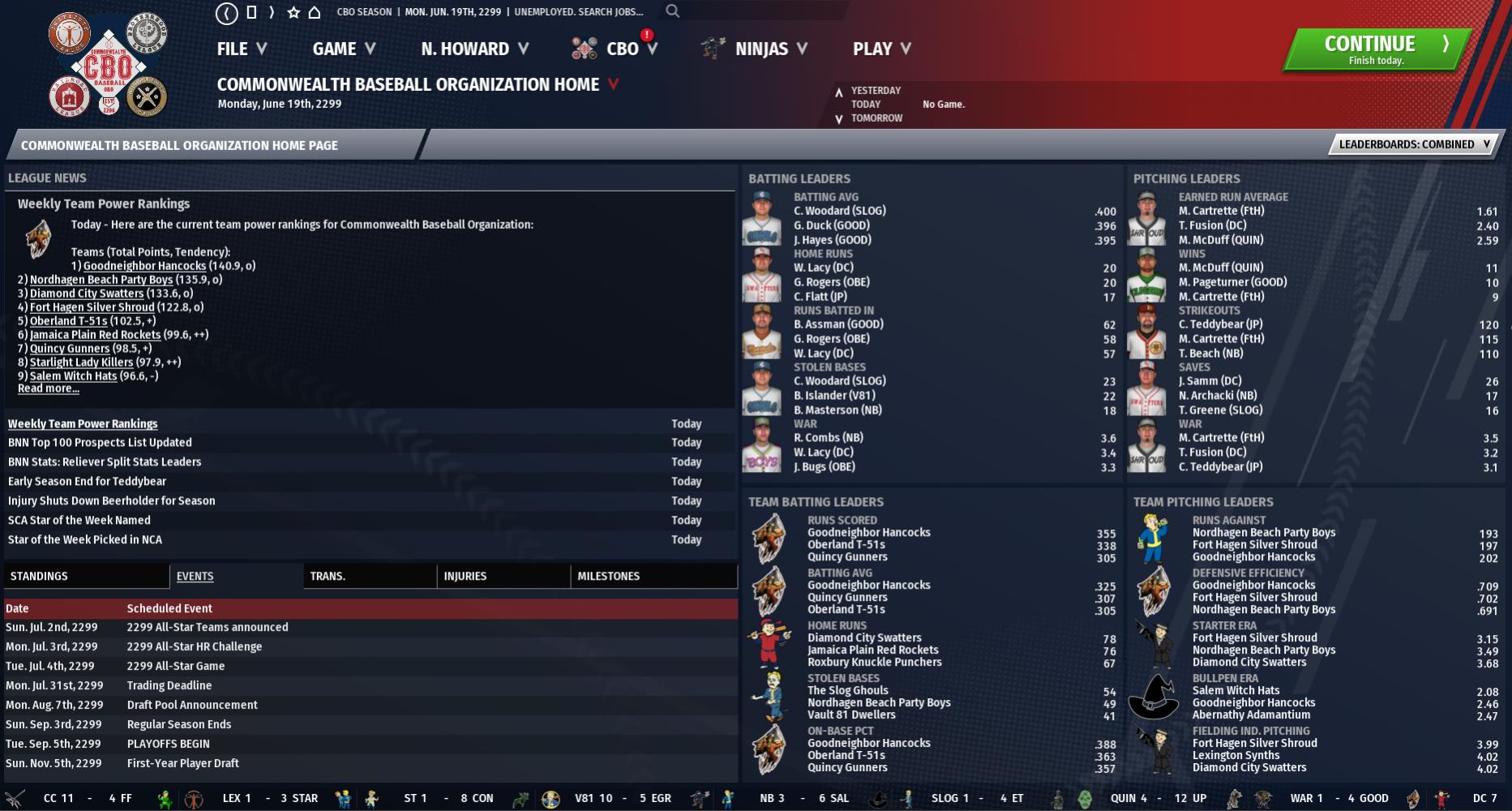View the Milestones tab
Image resolution: width=1512 pixels, height=811 pixels.
click(x=608, y=576)
